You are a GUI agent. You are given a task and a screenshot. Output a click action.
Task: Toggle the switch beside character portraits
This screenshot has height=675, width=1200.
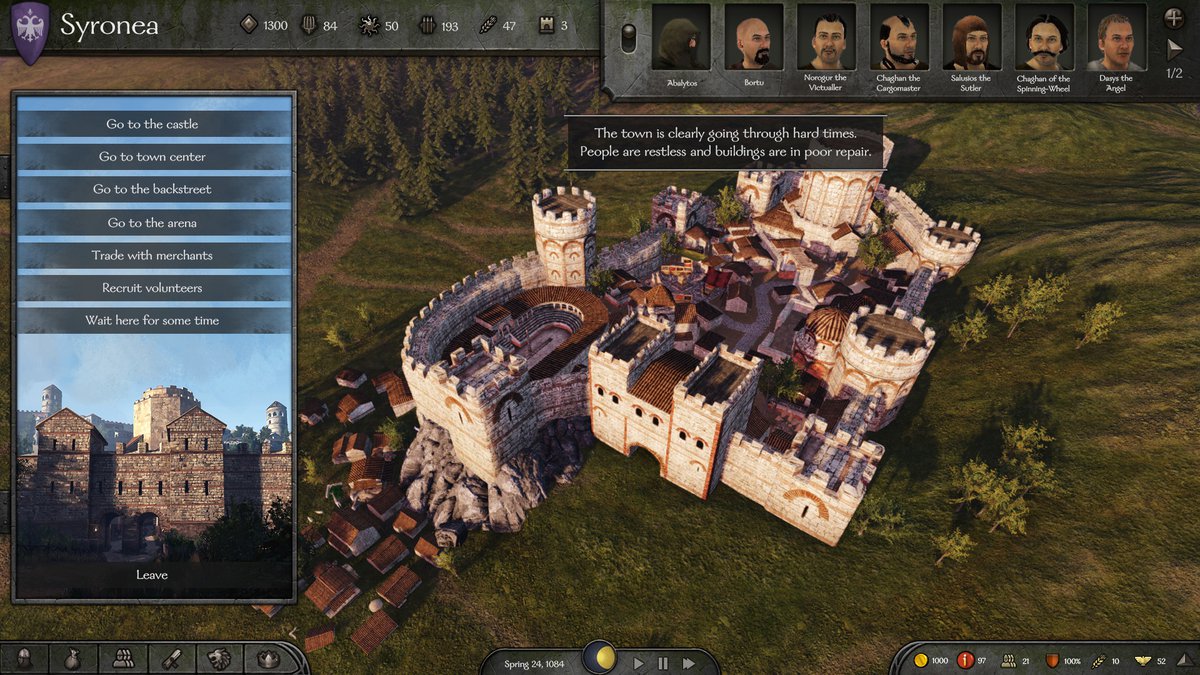point(628,38)
